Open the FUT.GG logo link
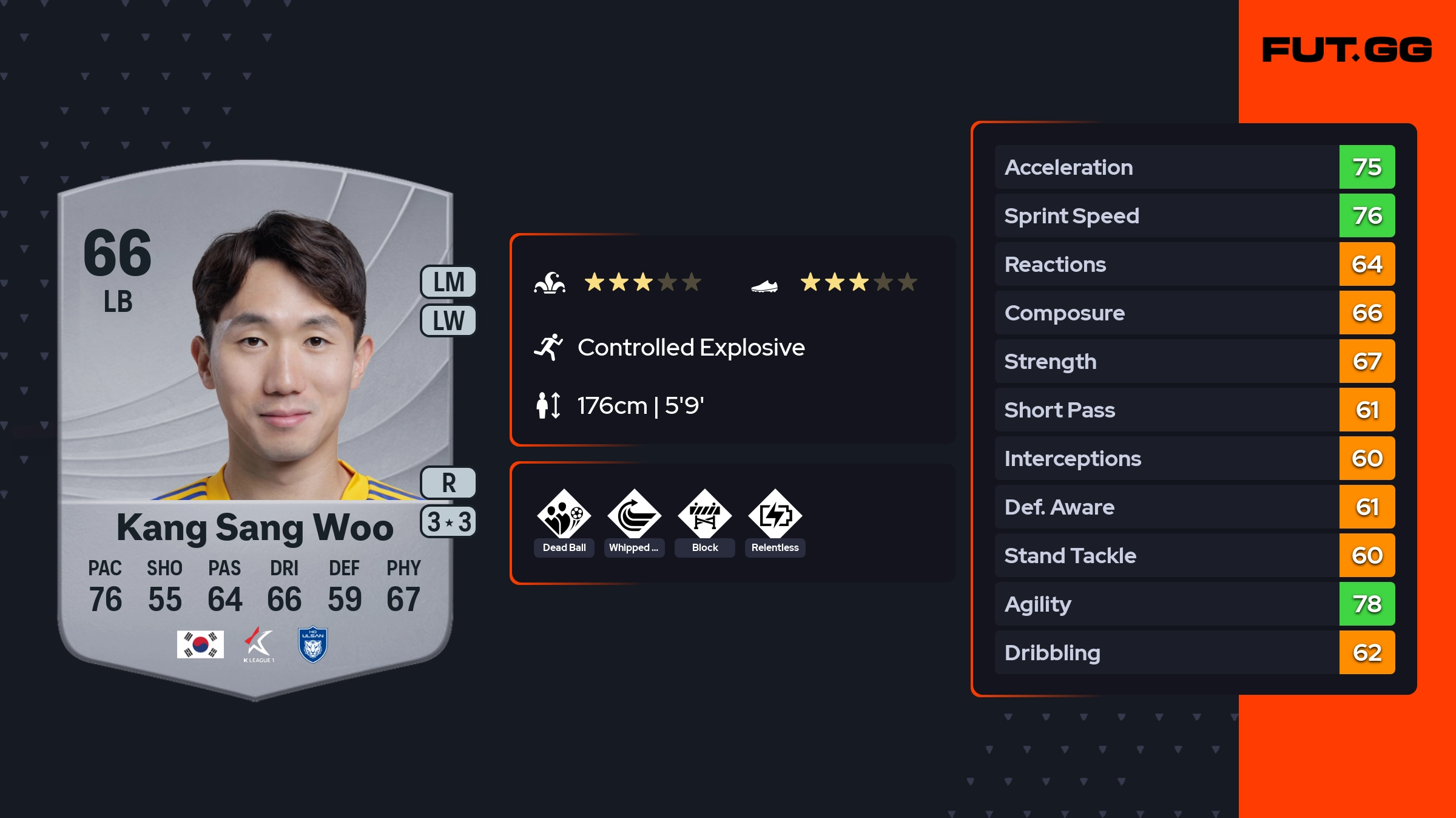1456x818 pixels. click(1347, 50)
